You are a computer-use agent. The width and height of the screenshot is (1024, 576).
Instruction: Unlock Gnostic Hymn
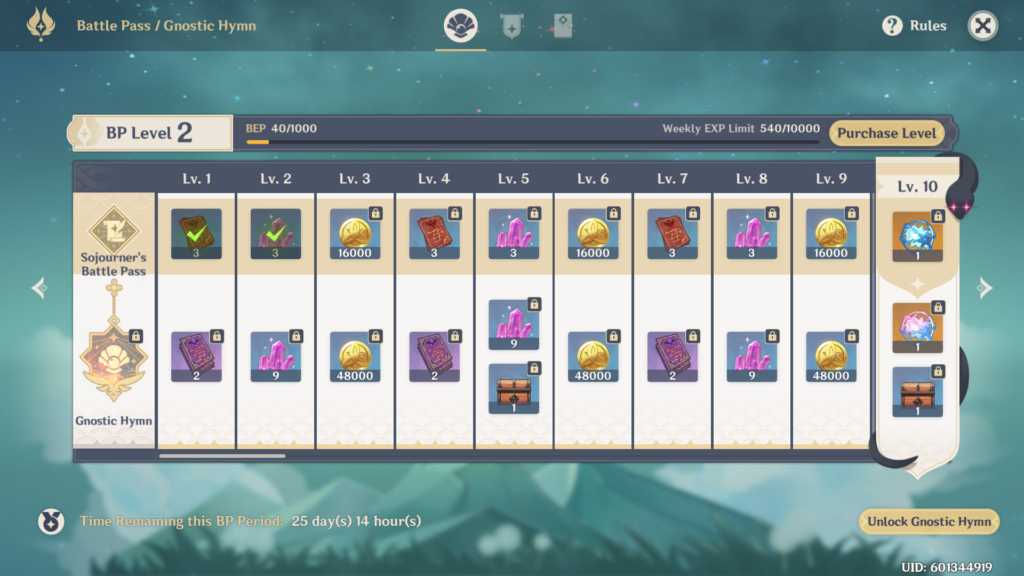pos(929,521)
